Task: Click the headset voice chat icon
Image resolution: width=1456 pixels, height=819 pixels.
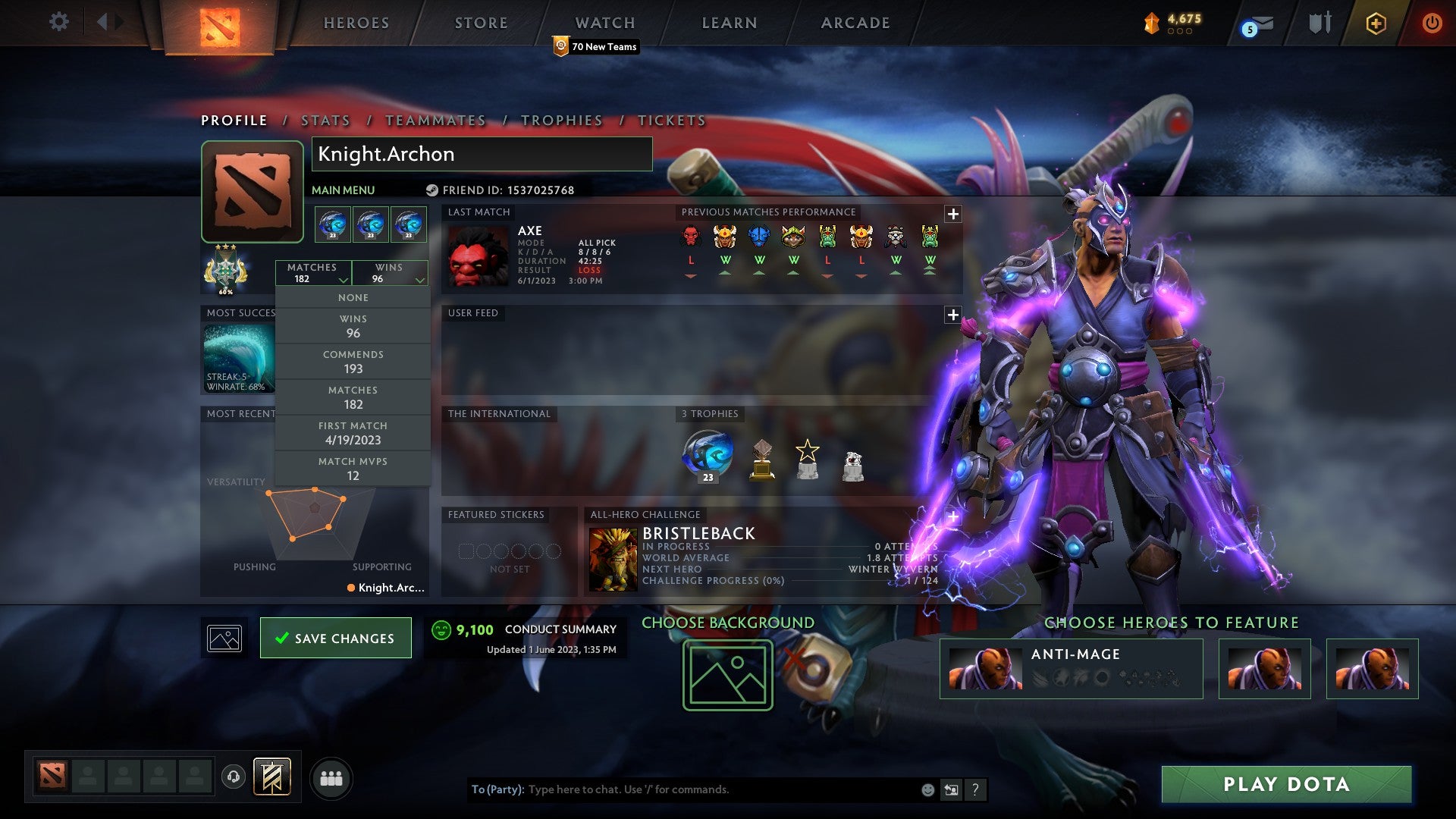Action: 234,777
